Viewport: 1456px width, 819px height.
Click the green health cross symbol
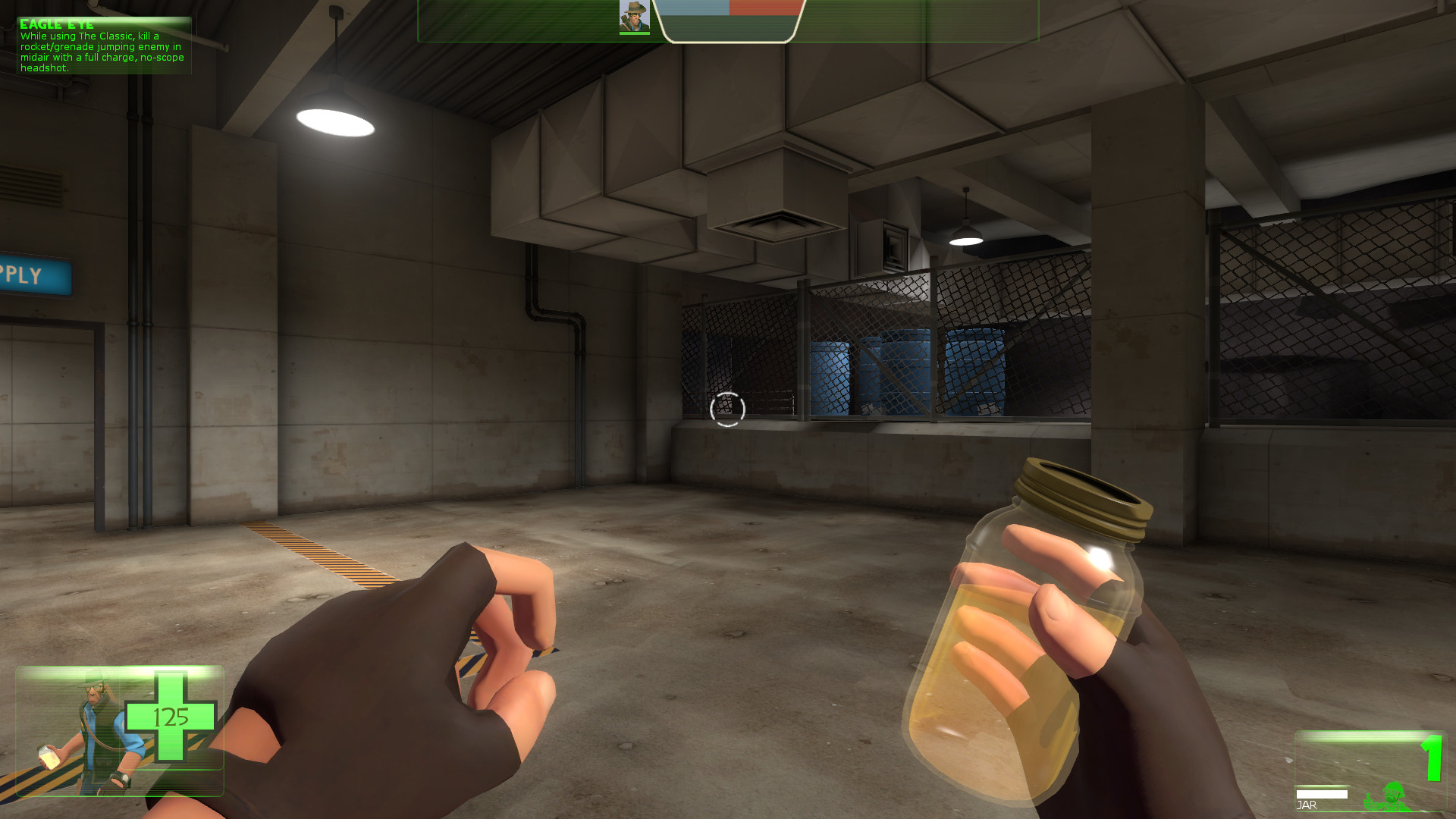[x=171, y=717]
